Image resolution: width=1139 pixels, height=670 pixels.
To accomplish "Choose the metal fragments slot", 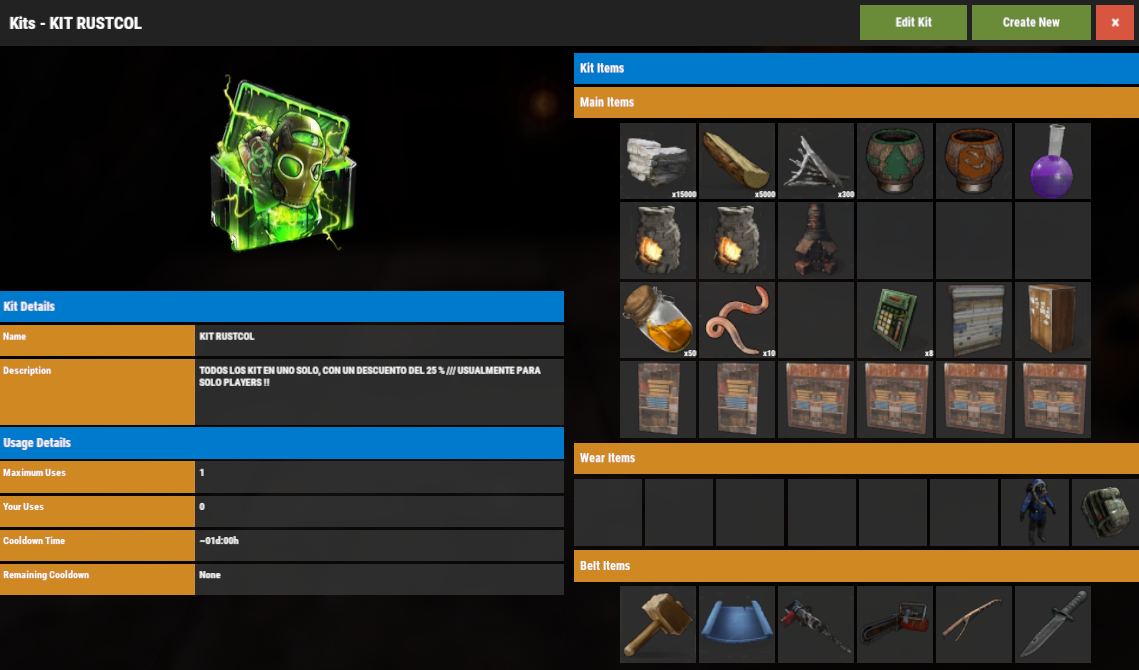I will tap(816, 161).
